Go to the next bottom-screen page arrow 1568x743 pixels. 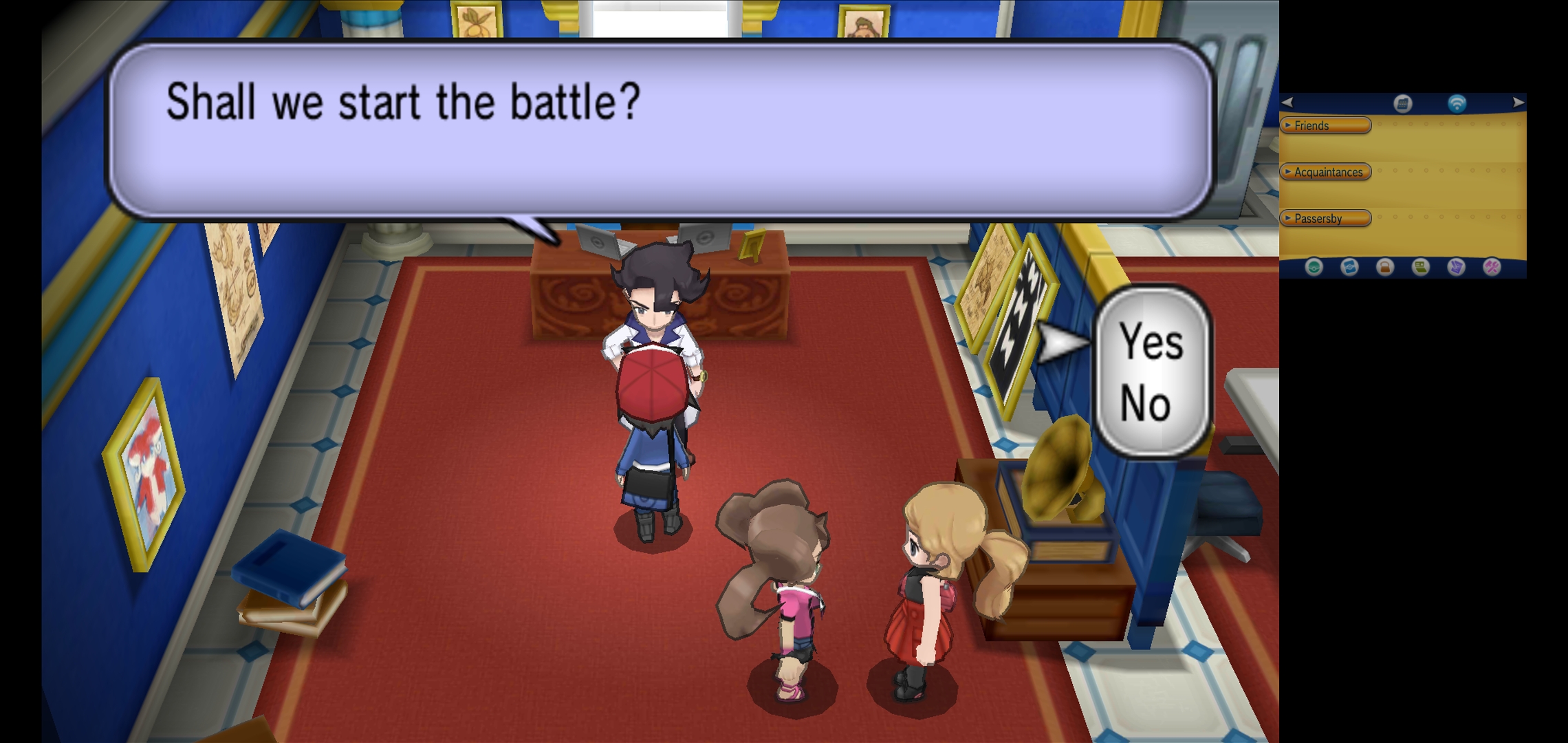1518,103
